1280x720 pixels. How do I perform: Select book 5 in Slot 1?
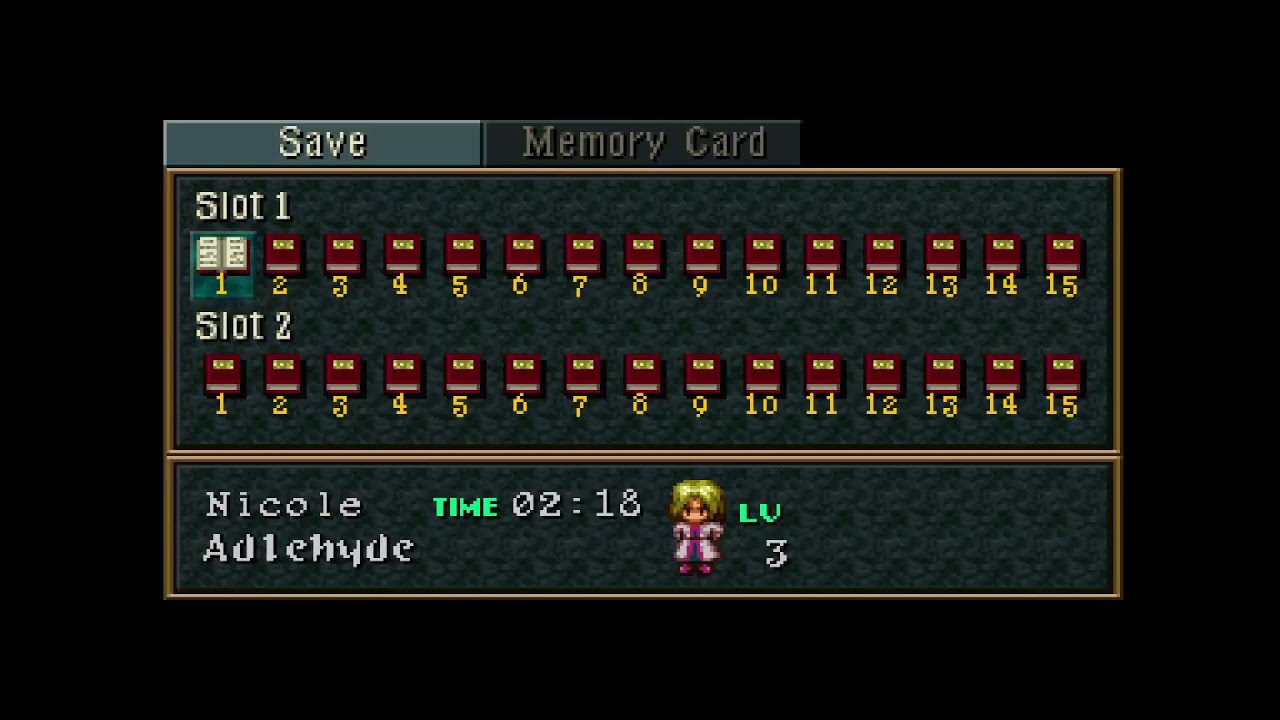click(x=462, y=255)
